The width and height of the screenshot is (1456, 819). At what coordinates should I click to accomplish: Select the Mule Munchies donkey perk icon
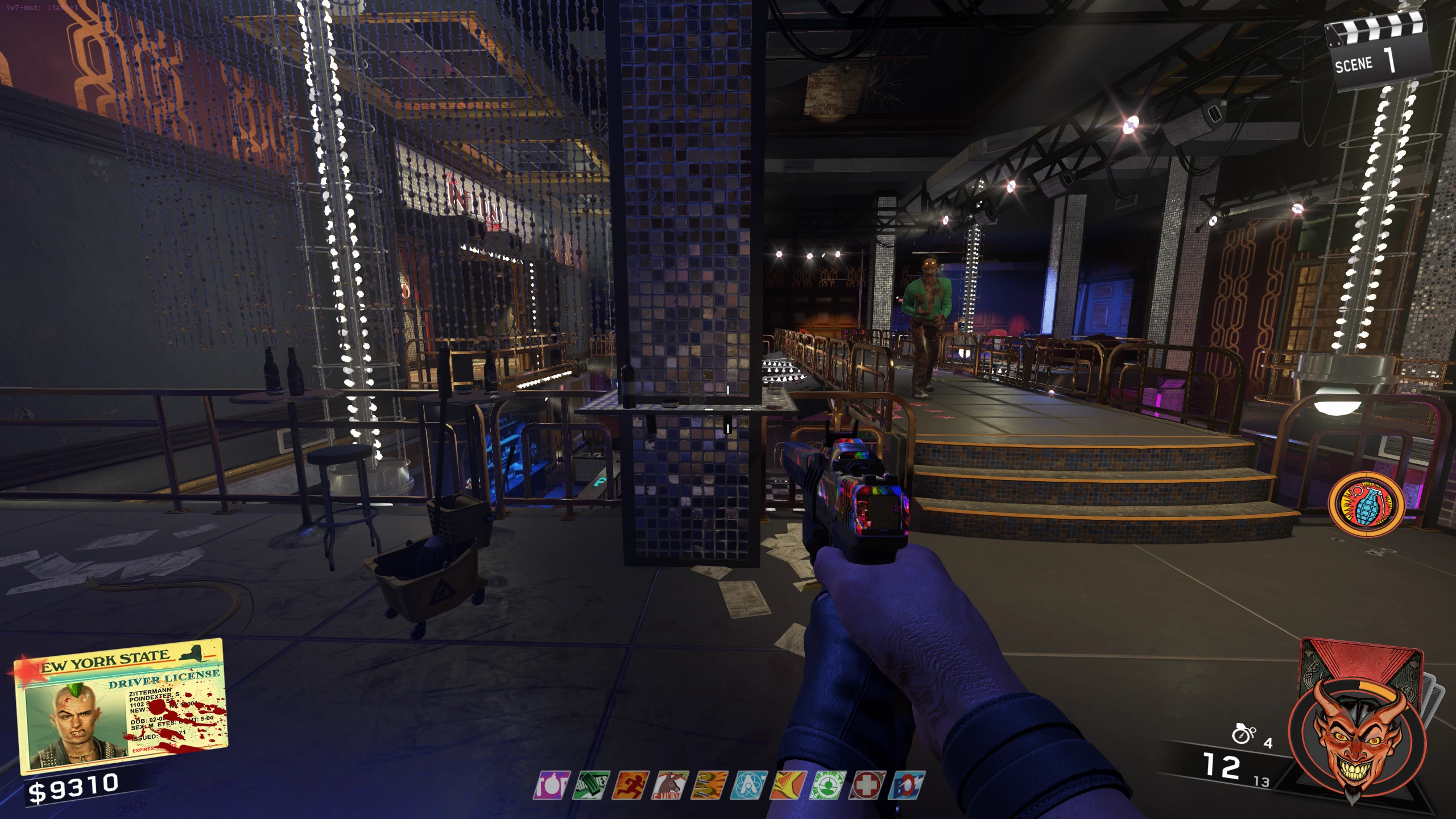click(x=671, y=785)
